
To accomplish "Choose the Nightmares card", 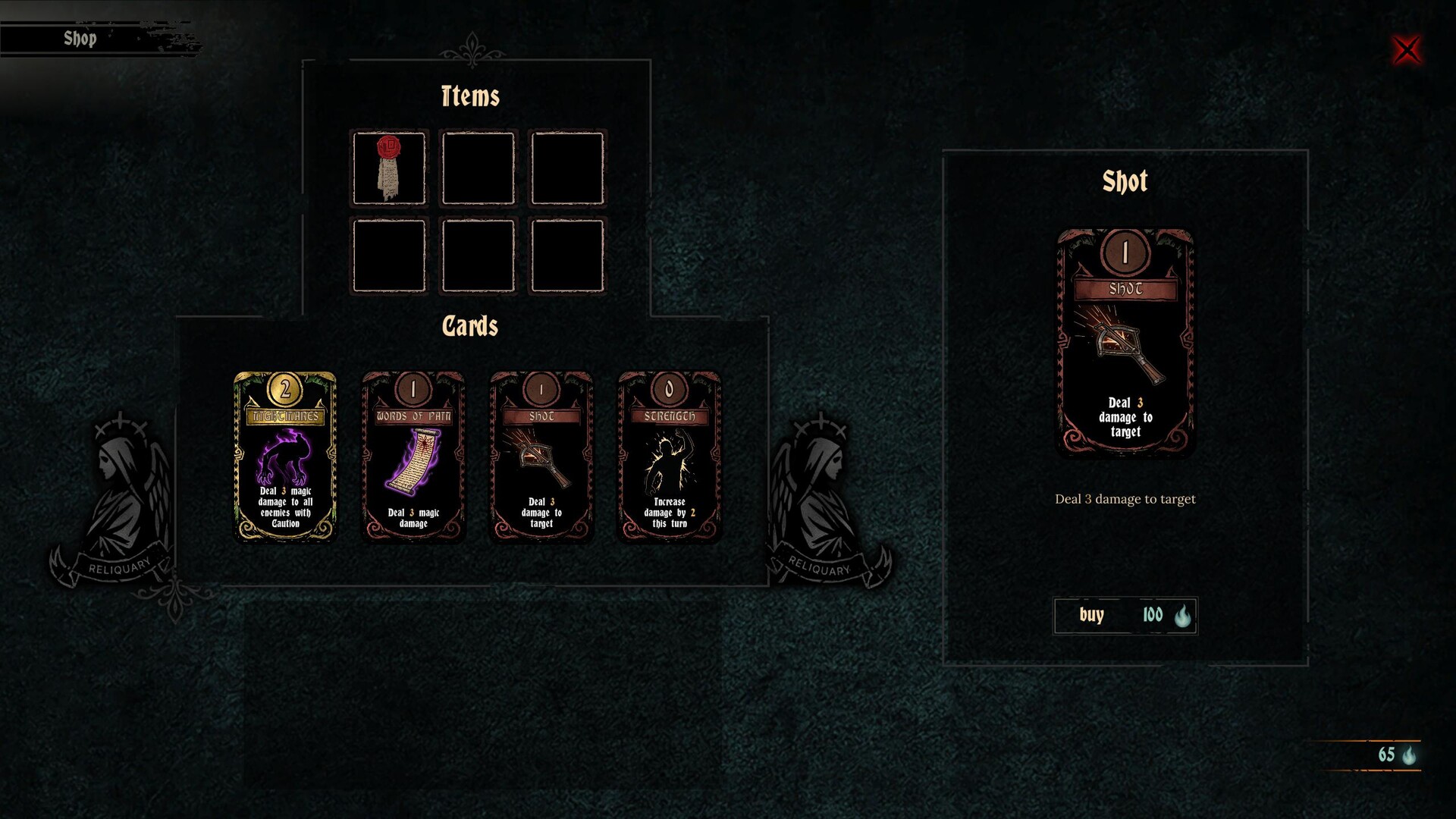I will pyautogui.click(x=285, y=456).
